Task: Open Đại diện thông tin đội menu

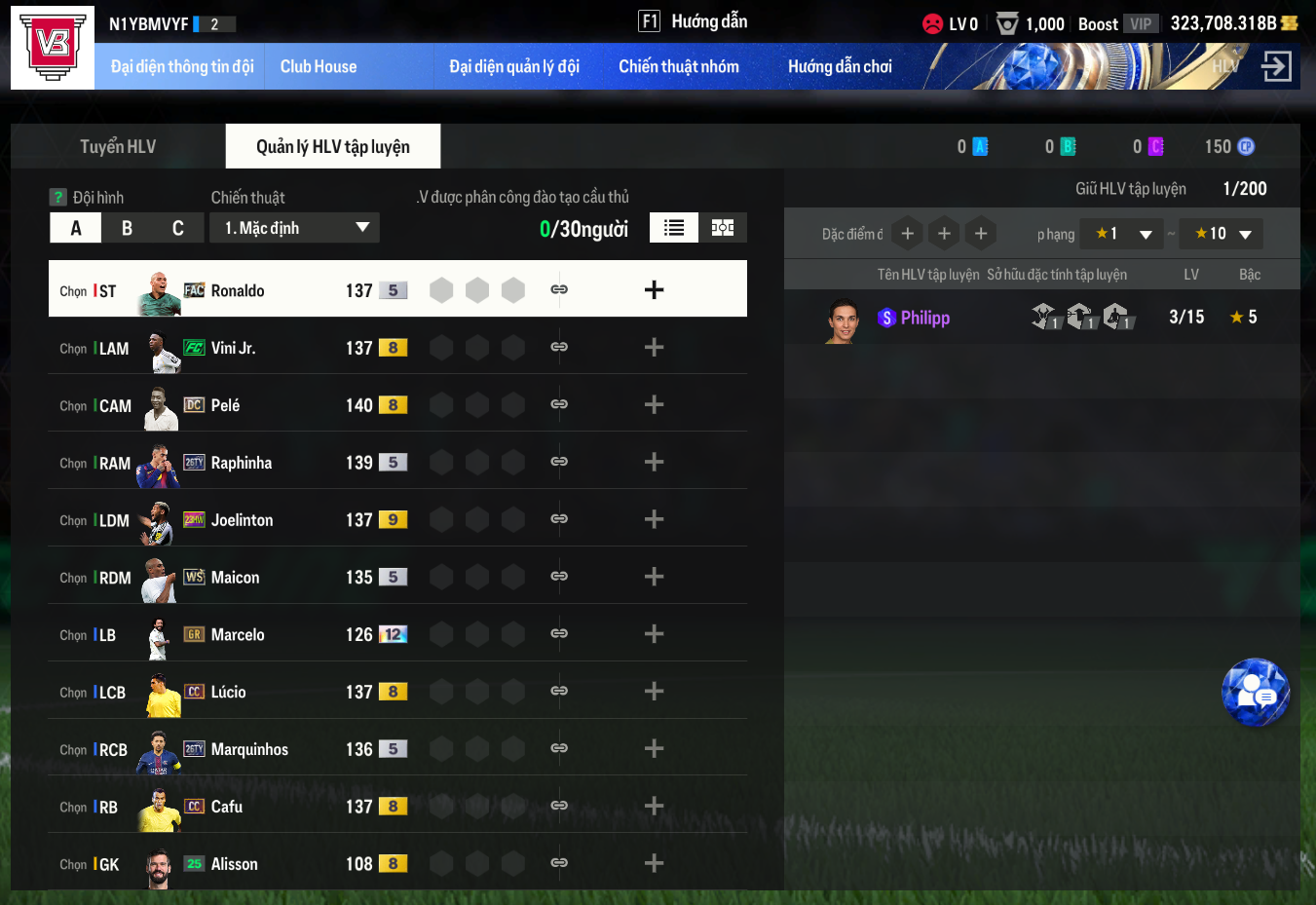Action: click(x=182, y=66)
